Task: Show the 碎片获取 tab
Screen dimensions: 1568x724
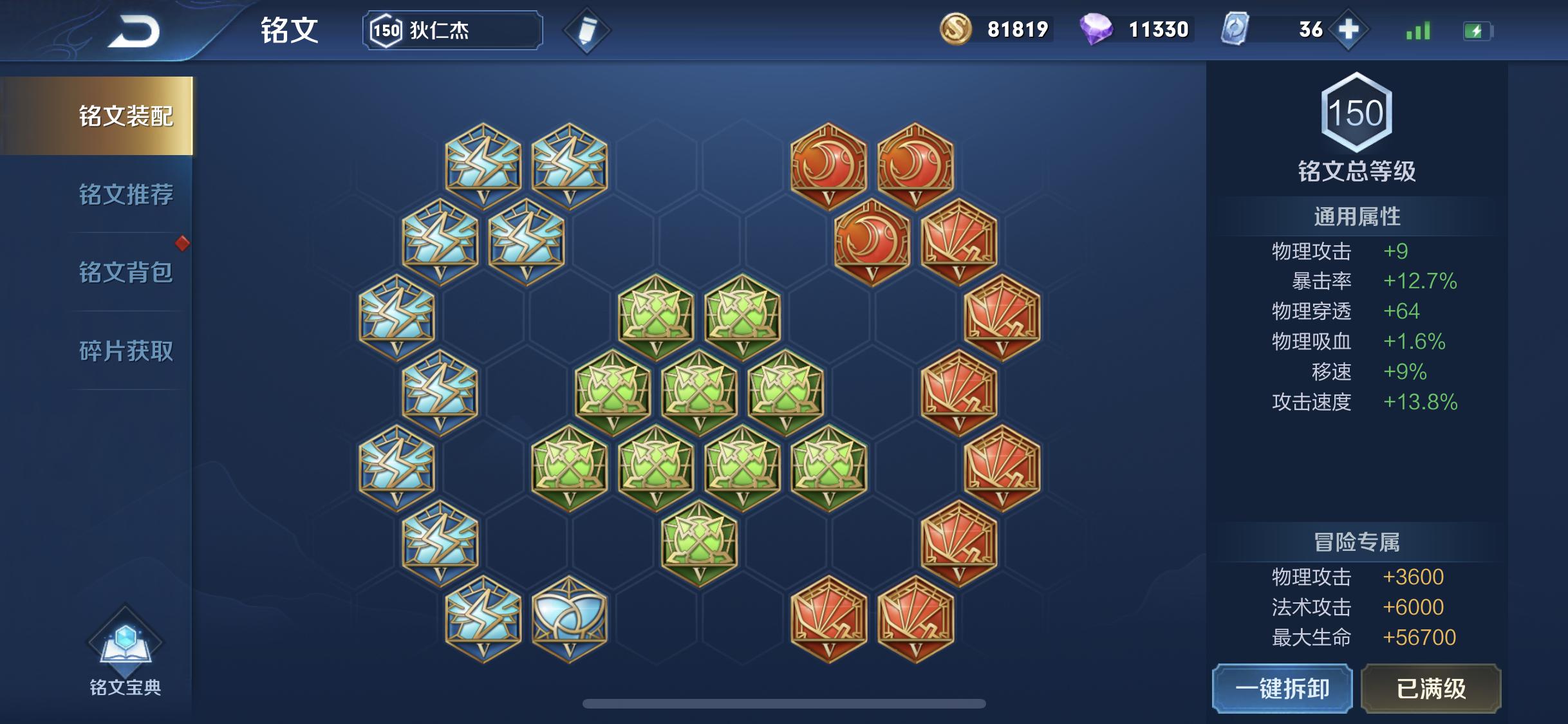Action: (126, 351)
